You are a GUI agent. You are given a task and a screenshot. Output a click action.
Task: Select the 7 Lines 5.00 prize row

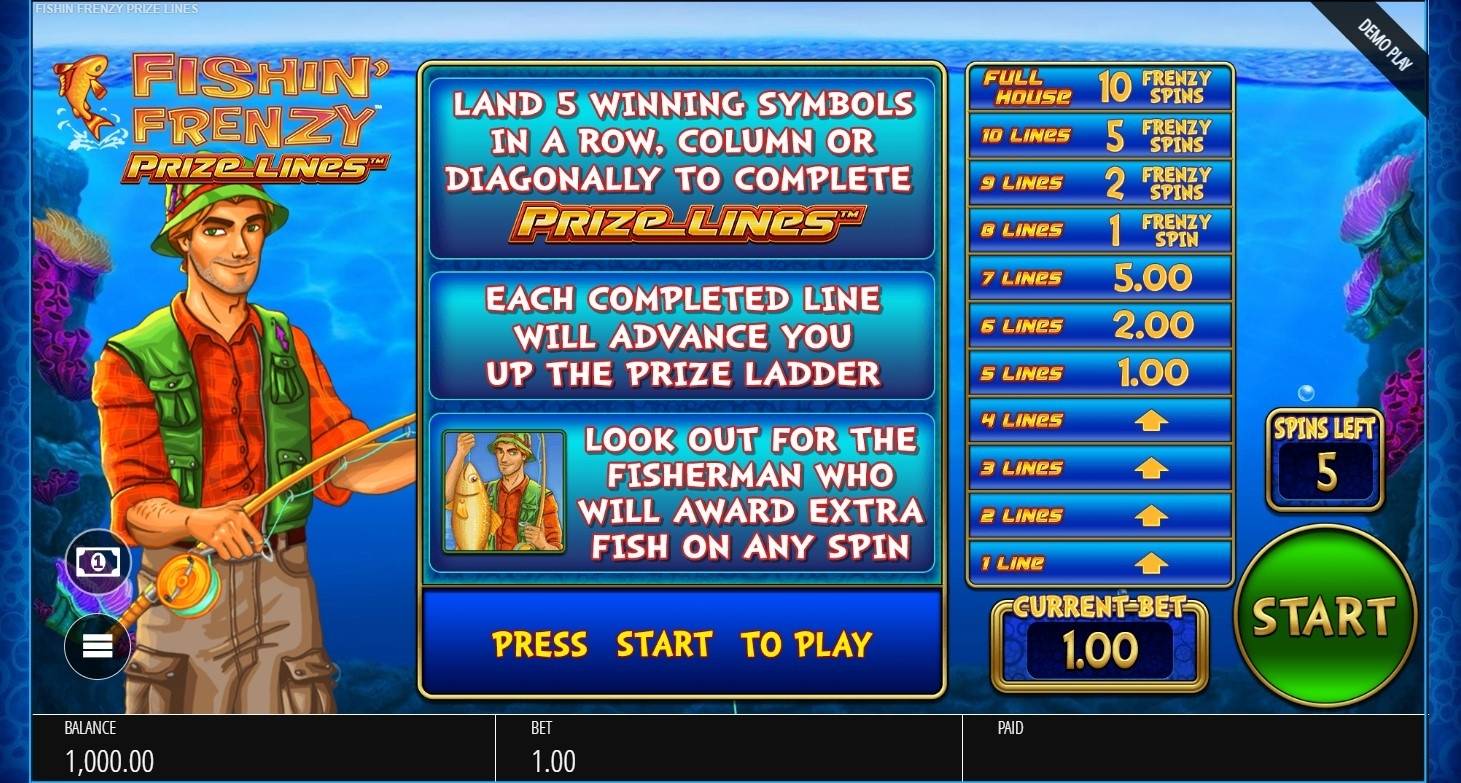point(1098,277)
